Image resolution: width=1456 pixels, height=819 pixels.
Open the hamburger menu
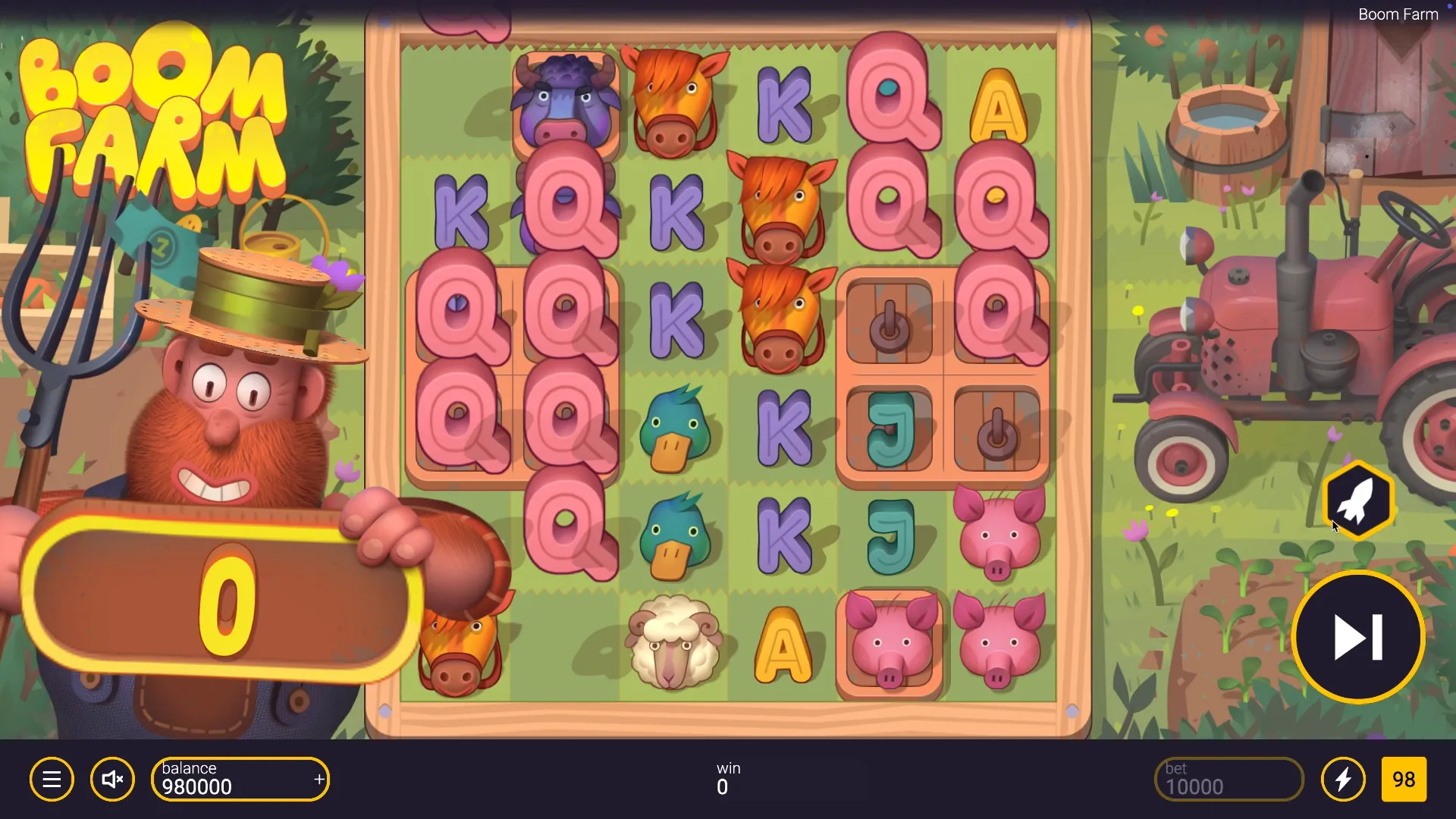52,780
